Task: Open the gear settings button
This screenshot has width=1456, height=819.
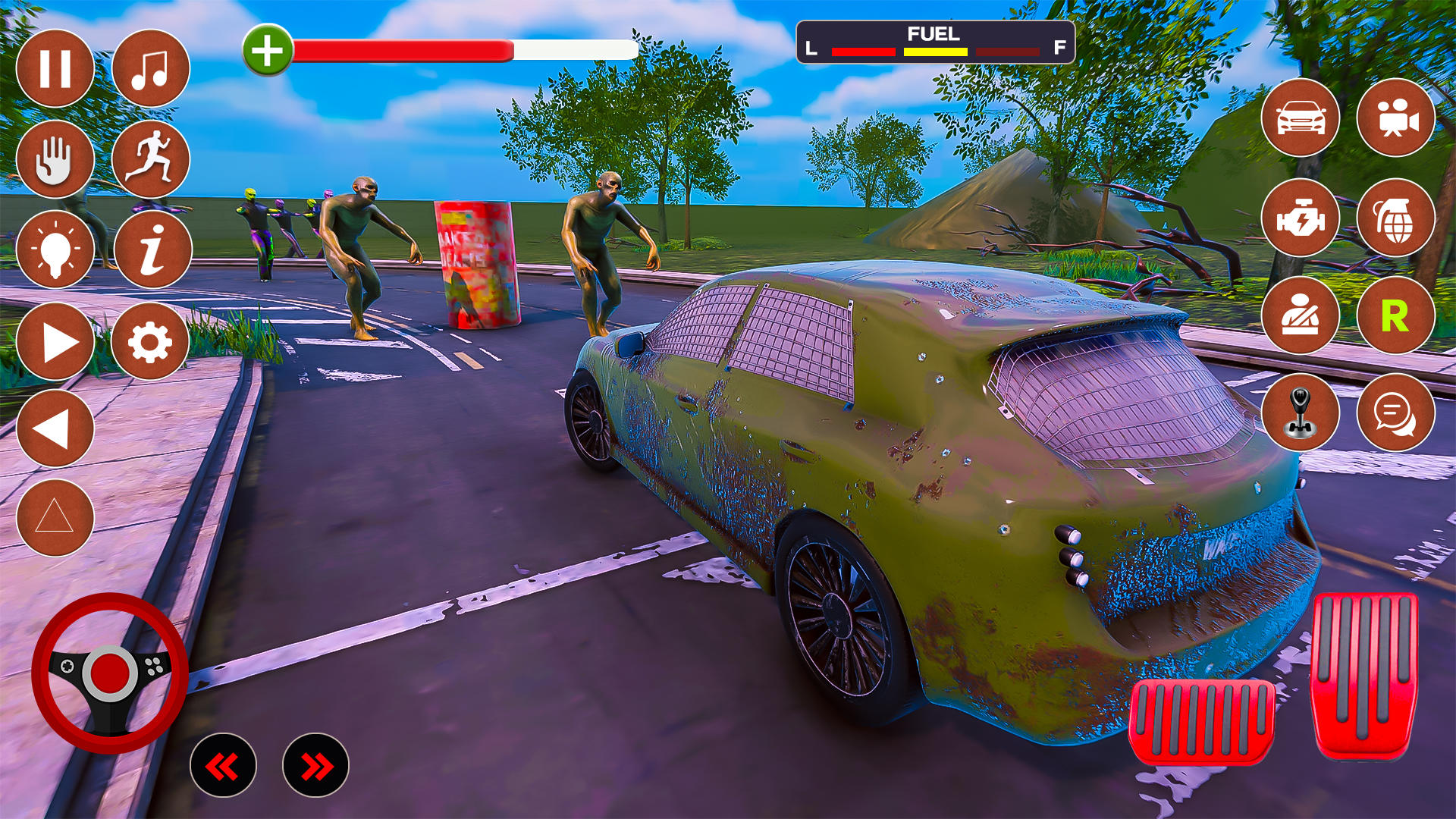Action: pyautogui.click(x=150, y=342)
